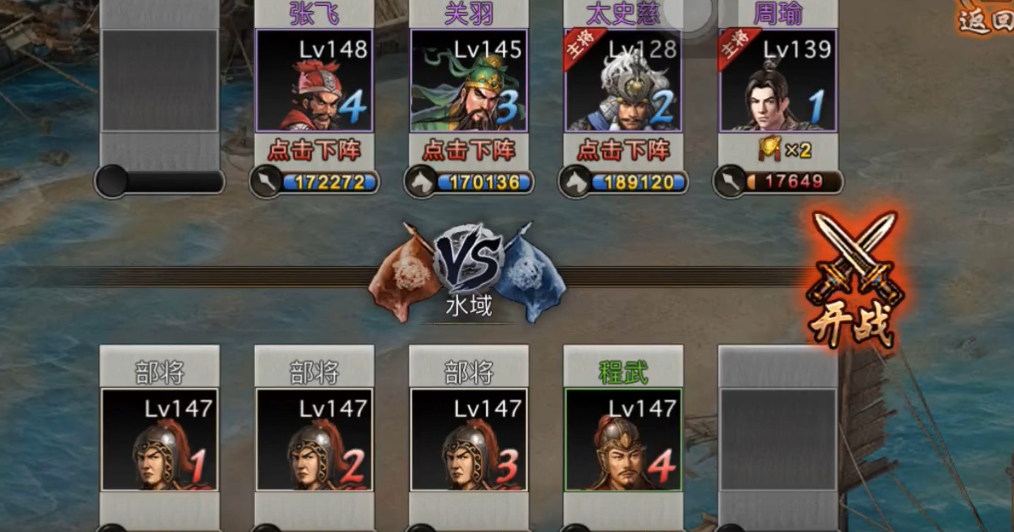Remove 张飞 using 点击下阵
Image resolution: width=1014 pixels, height=532 pixels.
coord(314,151)
